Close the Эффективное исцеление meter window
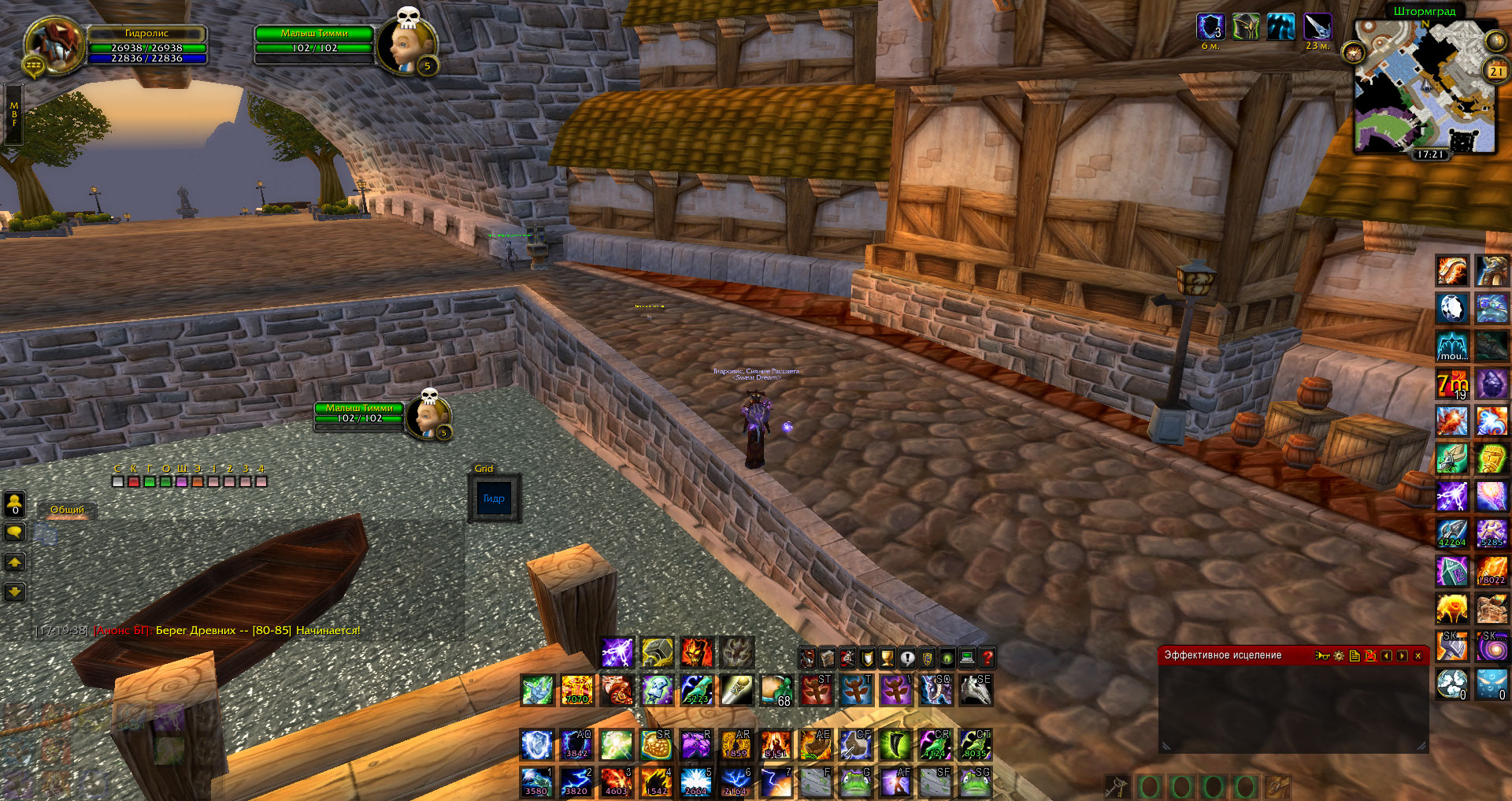Viewport: 1512px width, 801px height. click(1418, 655)
